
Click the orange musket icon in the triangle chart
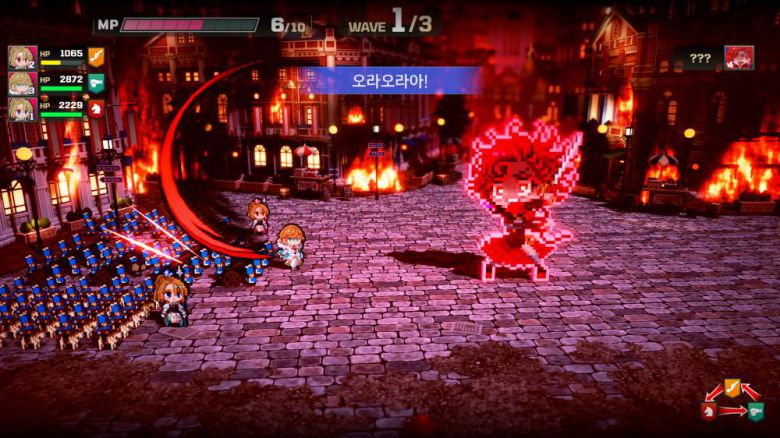tap(732, 387)
